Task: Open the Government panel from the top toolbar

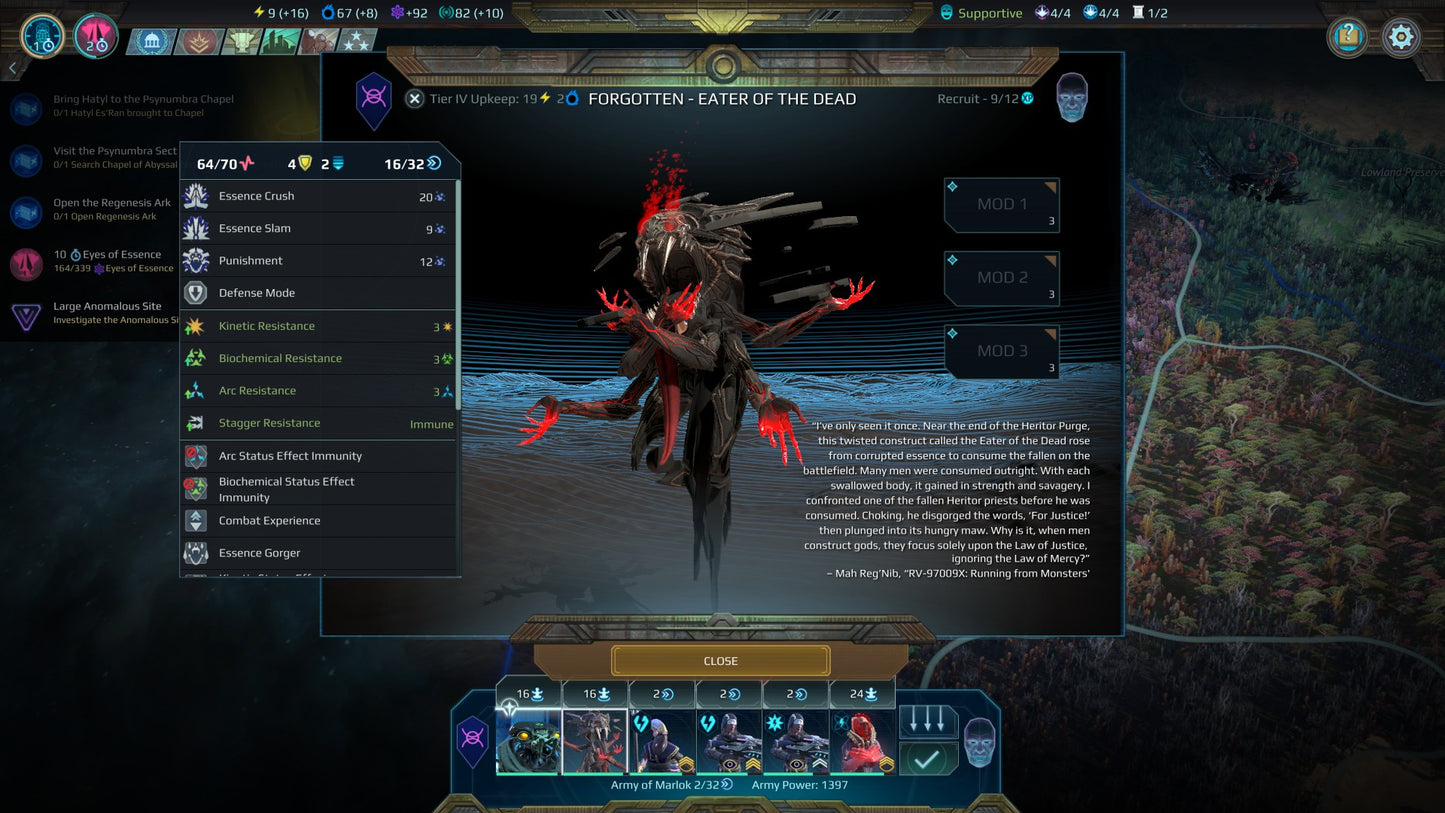Action: [150, 40]
